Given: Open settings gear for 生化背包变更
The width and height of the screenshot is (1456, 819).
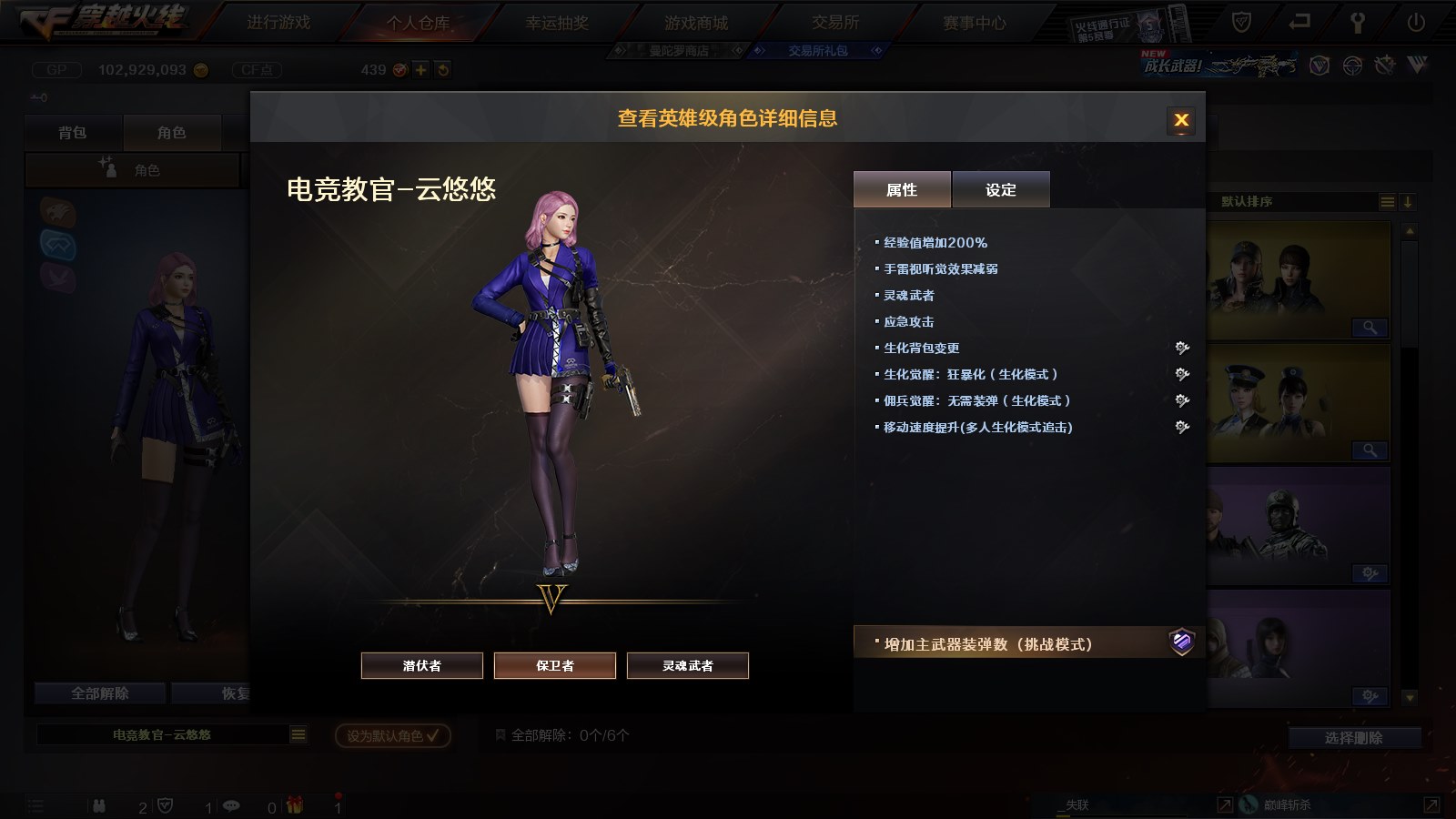Looking at the screenshot, I should [1182, 348].
